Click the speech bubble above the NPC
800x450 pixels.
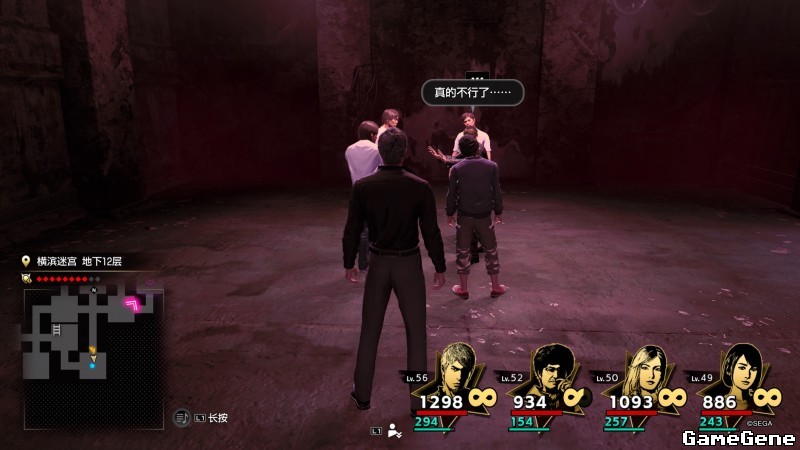point(472,93)
